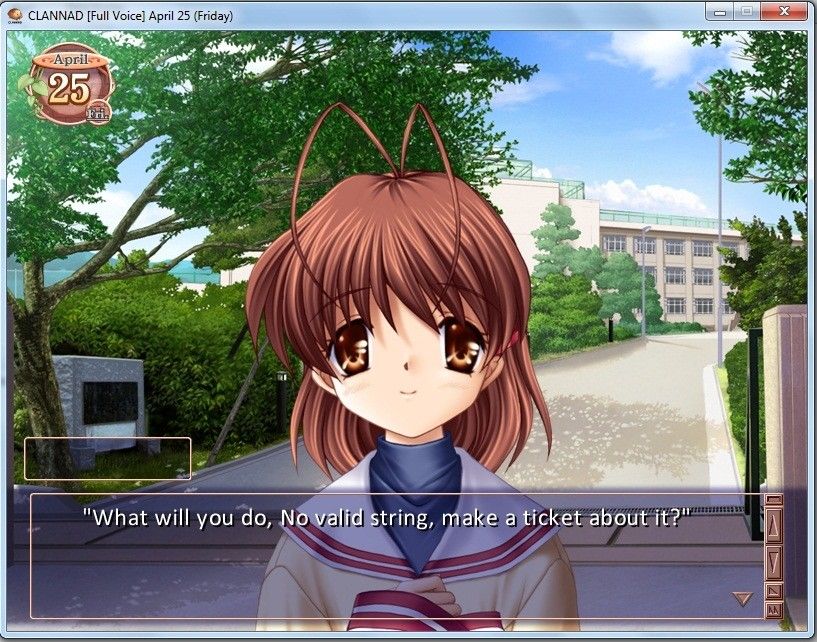Click the small bar button atop the message window controls
817x642 pixels.
pos(773,500)
